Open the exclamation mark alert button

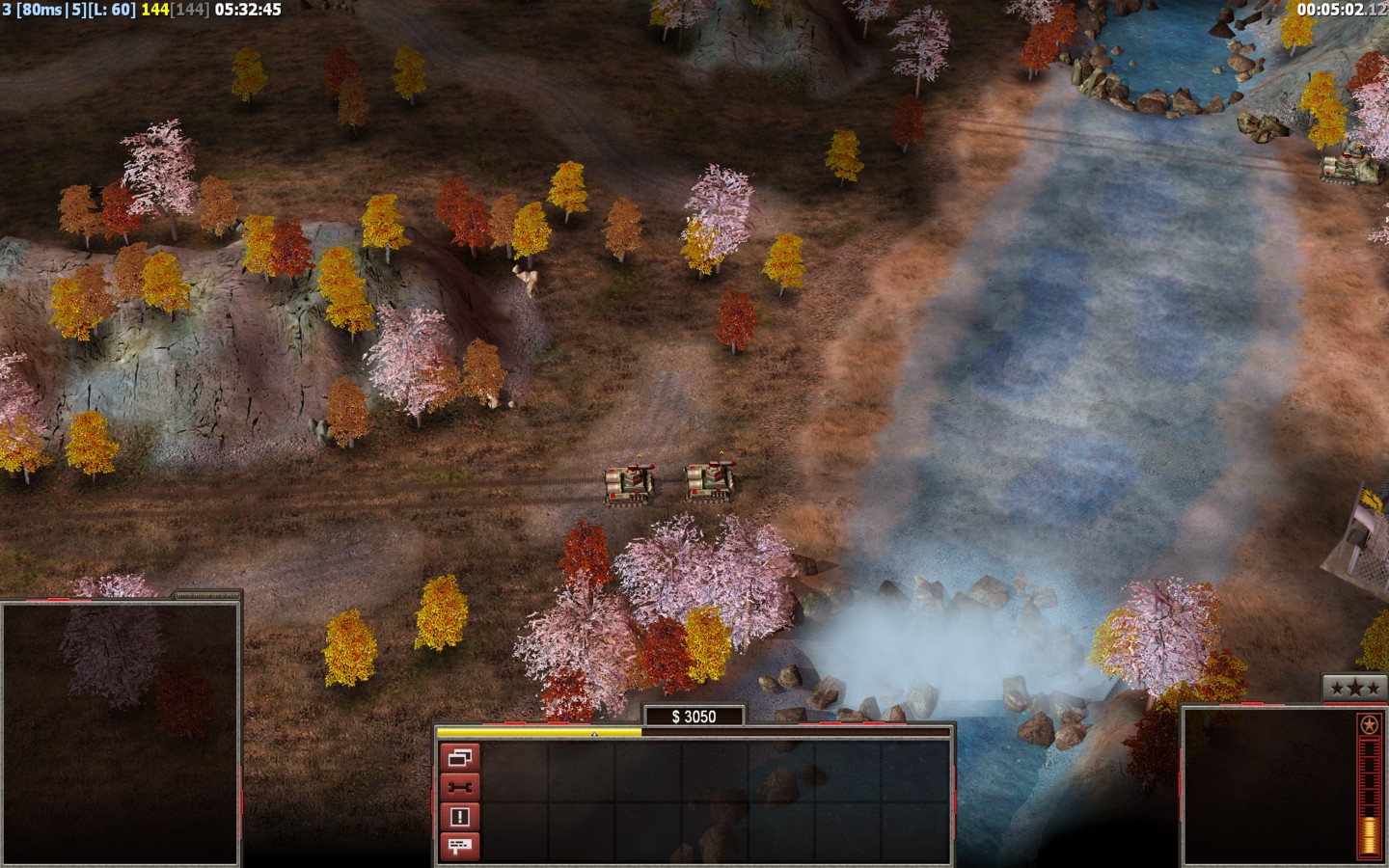[x=460, y=817]
